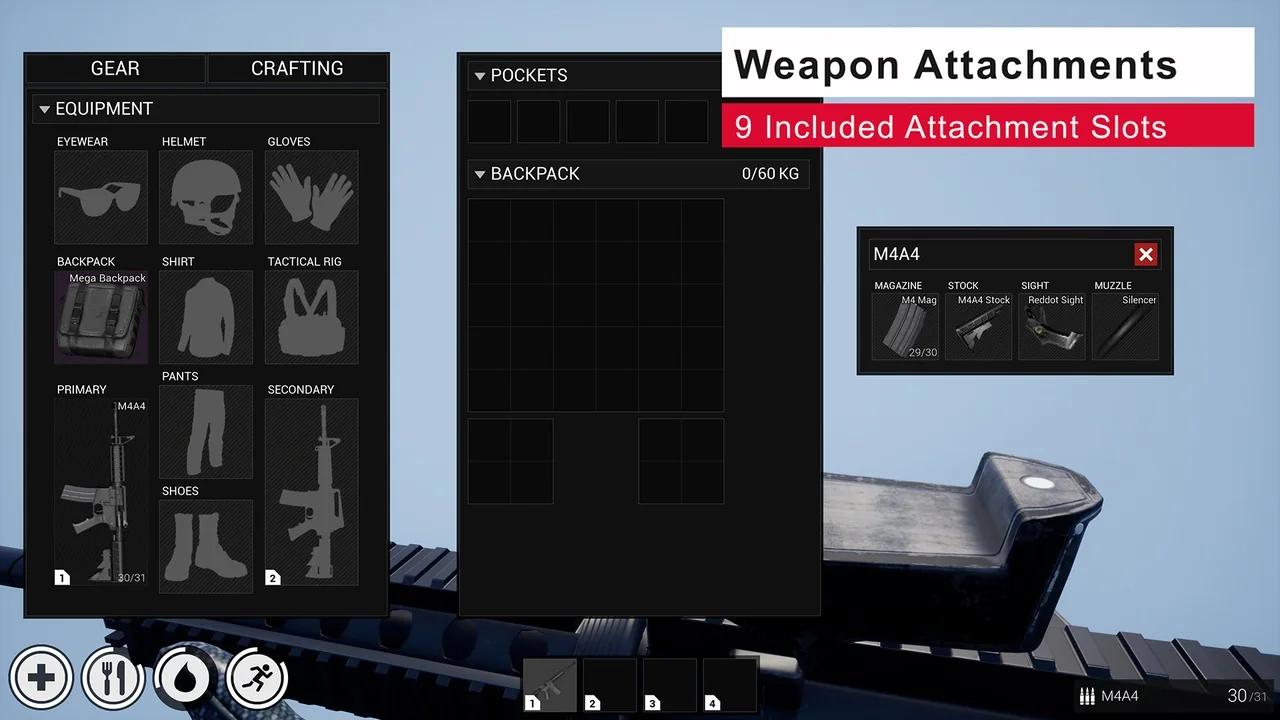The image size is (1280, 720).
Task: Collapse the POCKETS section
Action: pyautogui.click(x=480, y=75)
